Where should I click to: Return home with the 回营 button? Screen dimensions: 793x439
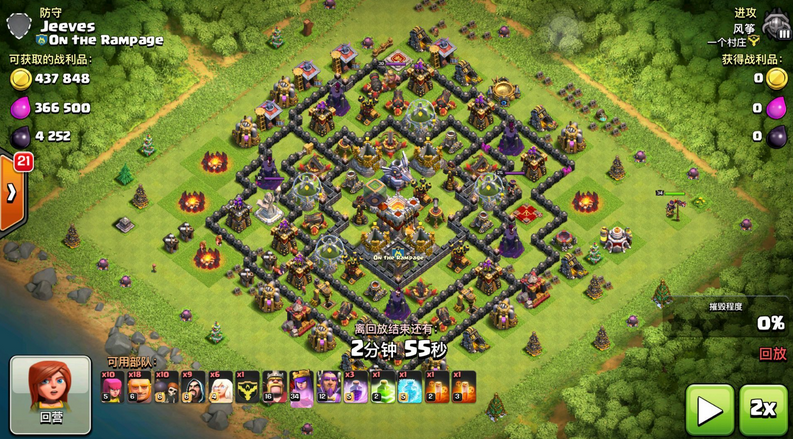[44, 390]
